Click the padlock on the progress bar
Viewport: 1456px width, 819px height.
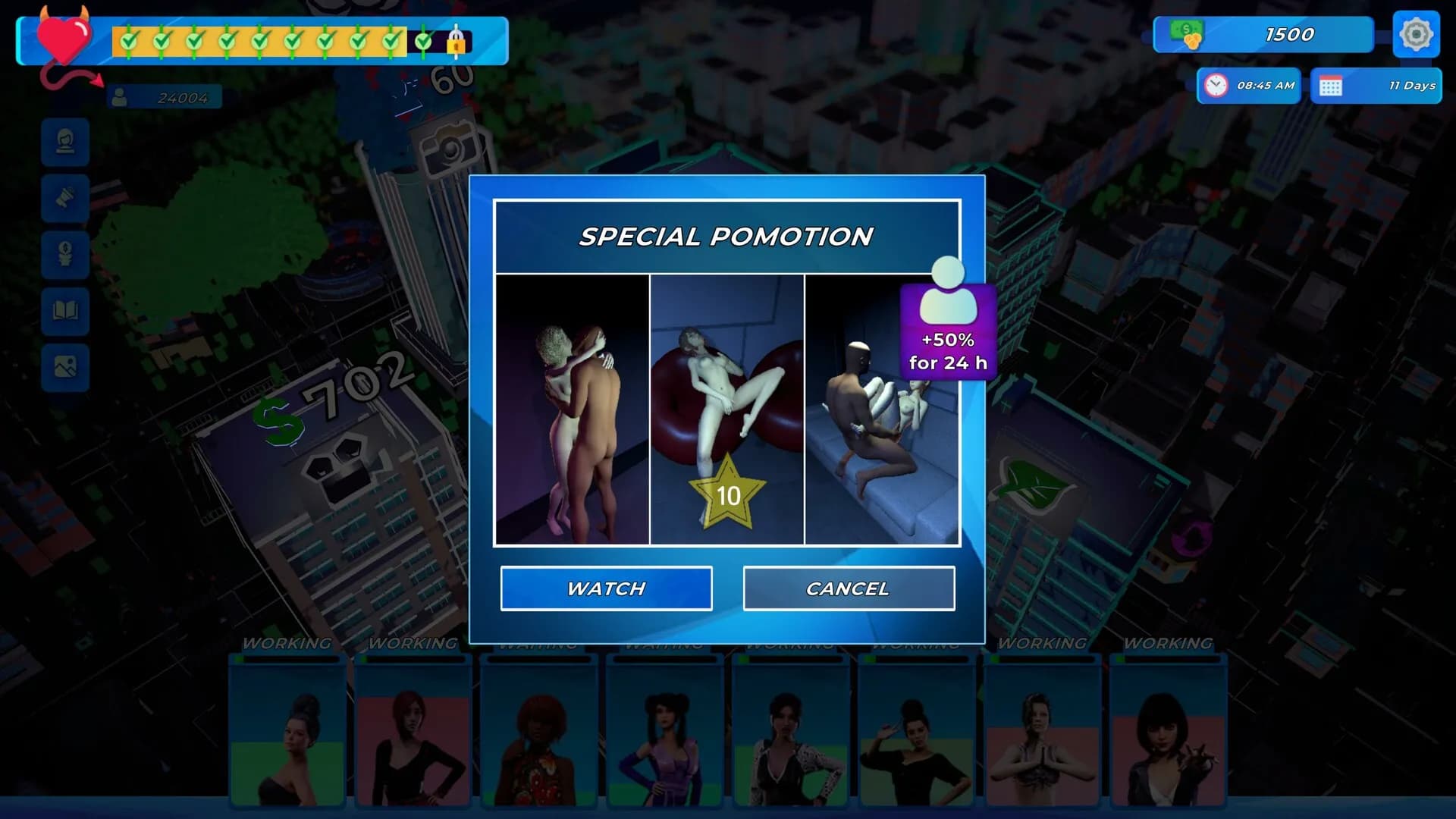click(x=455, y=43)
